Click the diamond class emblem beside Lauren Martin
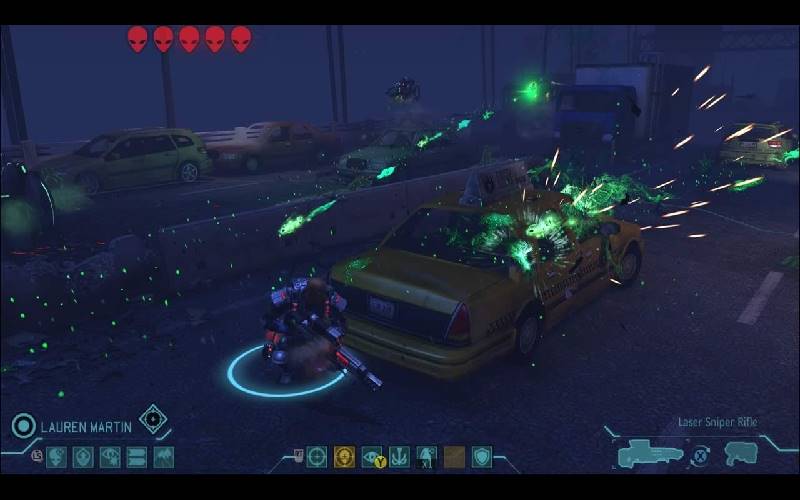Screen dimensions: 800x500 (x=153, y=420)
